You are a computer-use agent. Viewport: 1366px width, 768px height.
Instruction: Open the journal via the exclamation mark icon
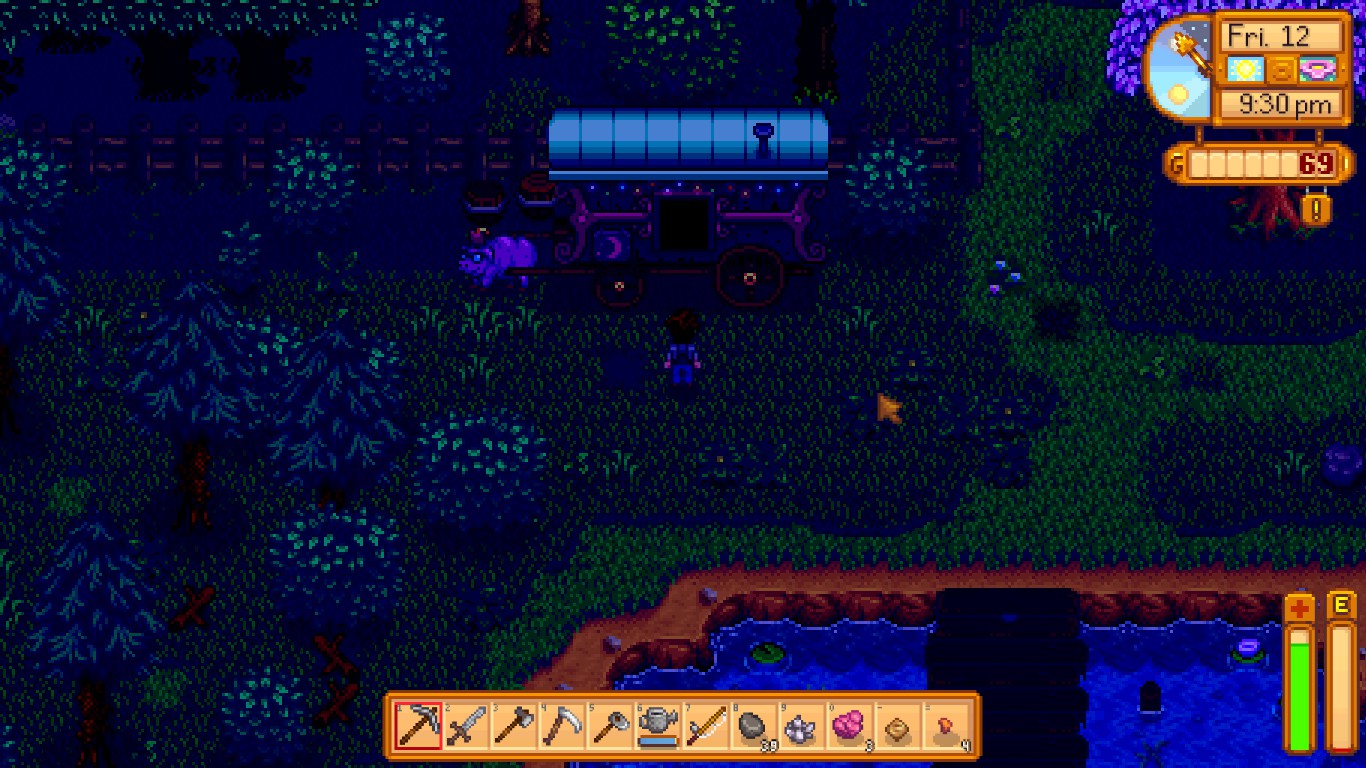click(x=1316, y=210)
